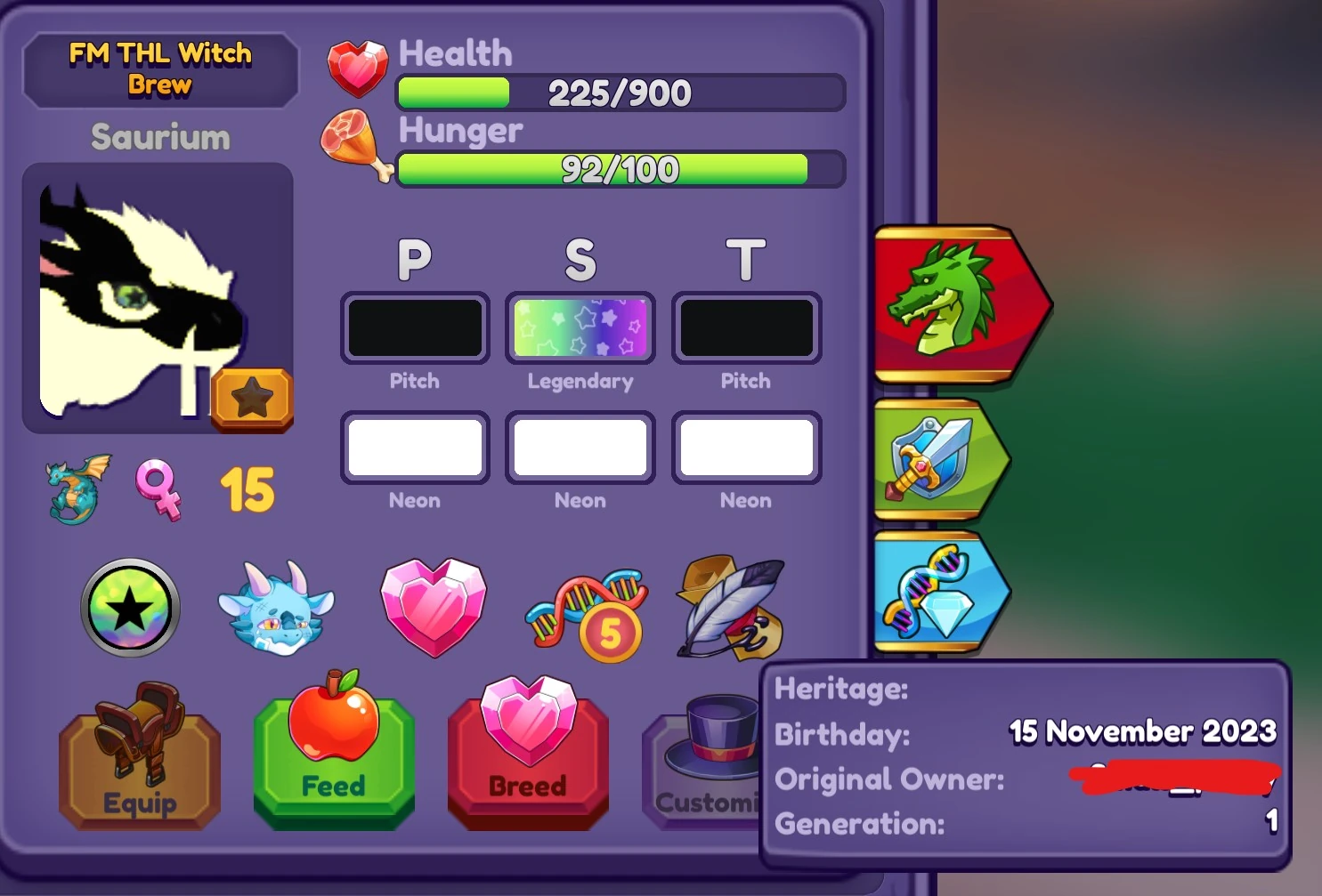This screenshot has width=1322, height=896.
Task: Click the Hunger progress bar
Action: point(620,168)
